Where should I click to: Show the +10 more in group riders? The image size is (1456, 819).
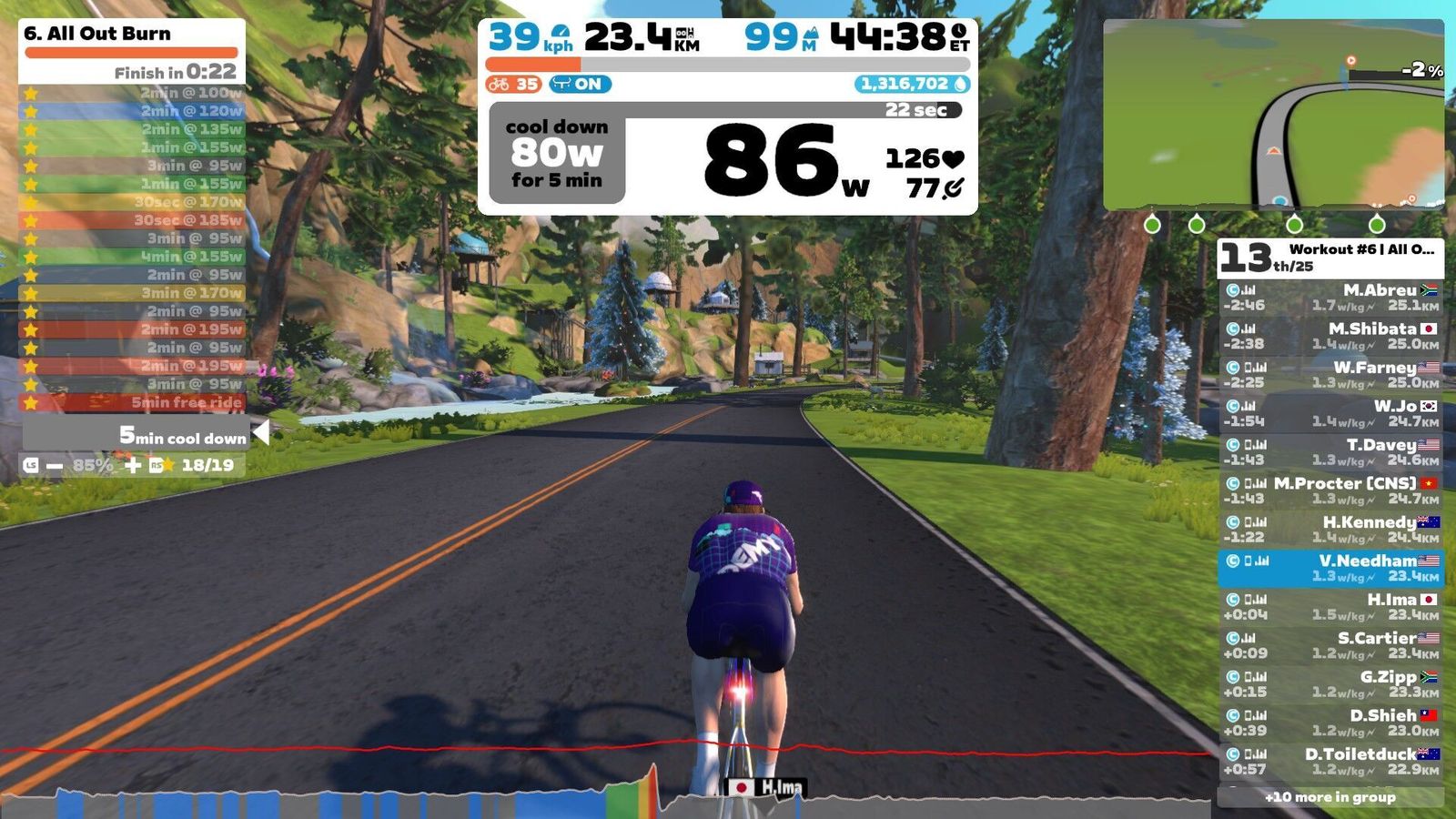click(1330, 797)
